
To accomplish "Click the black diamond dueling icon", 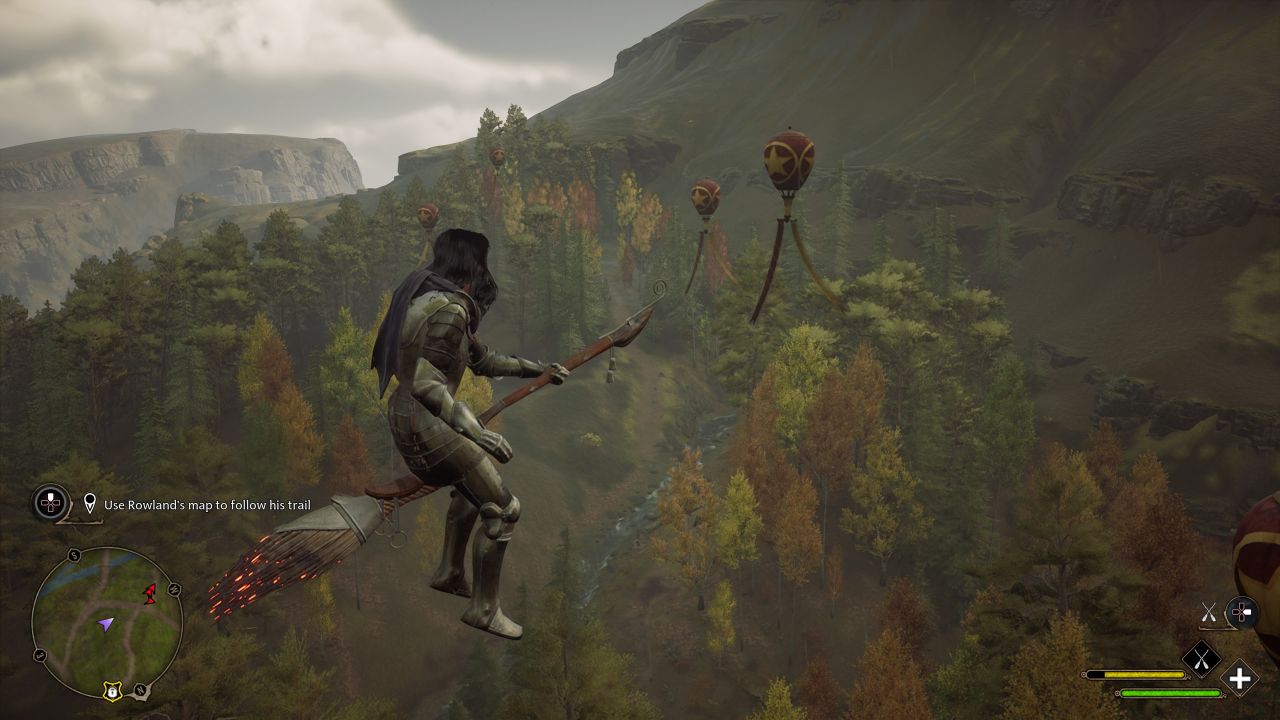I will coord(1202,658).
